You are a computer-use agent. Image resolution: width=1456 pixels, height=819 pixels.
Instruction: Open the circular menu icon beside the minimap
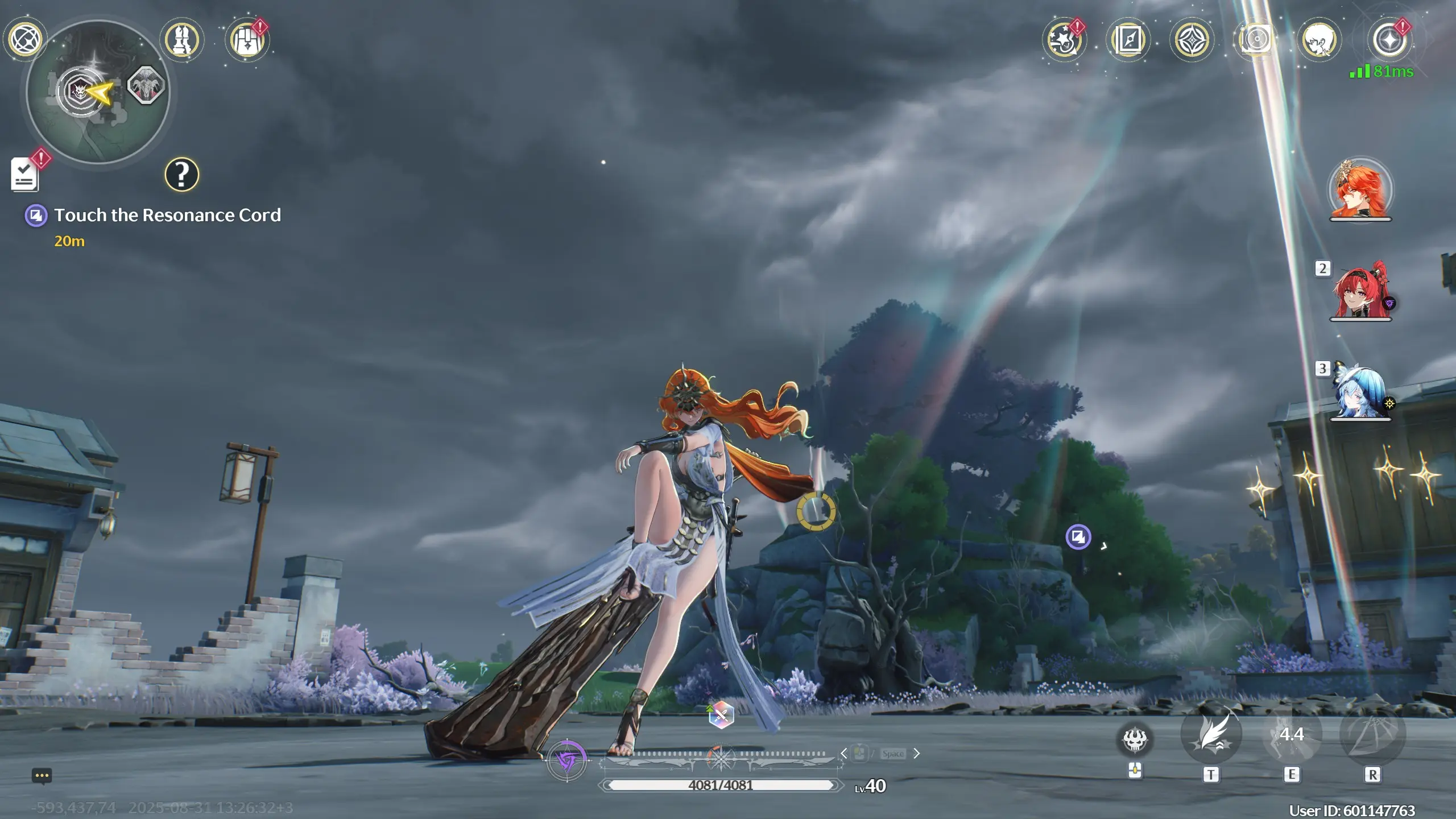click(25, 39)
